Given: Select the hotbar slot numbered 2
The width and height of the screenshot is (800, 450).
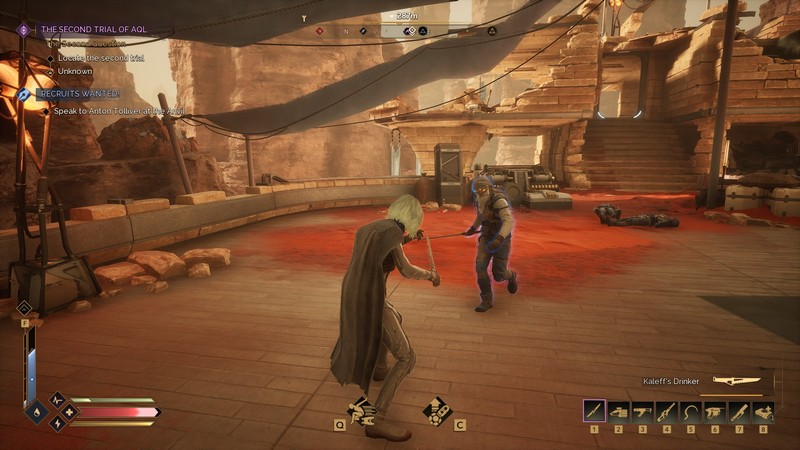Looking at the screenshot, I should [x=618, y=411].
